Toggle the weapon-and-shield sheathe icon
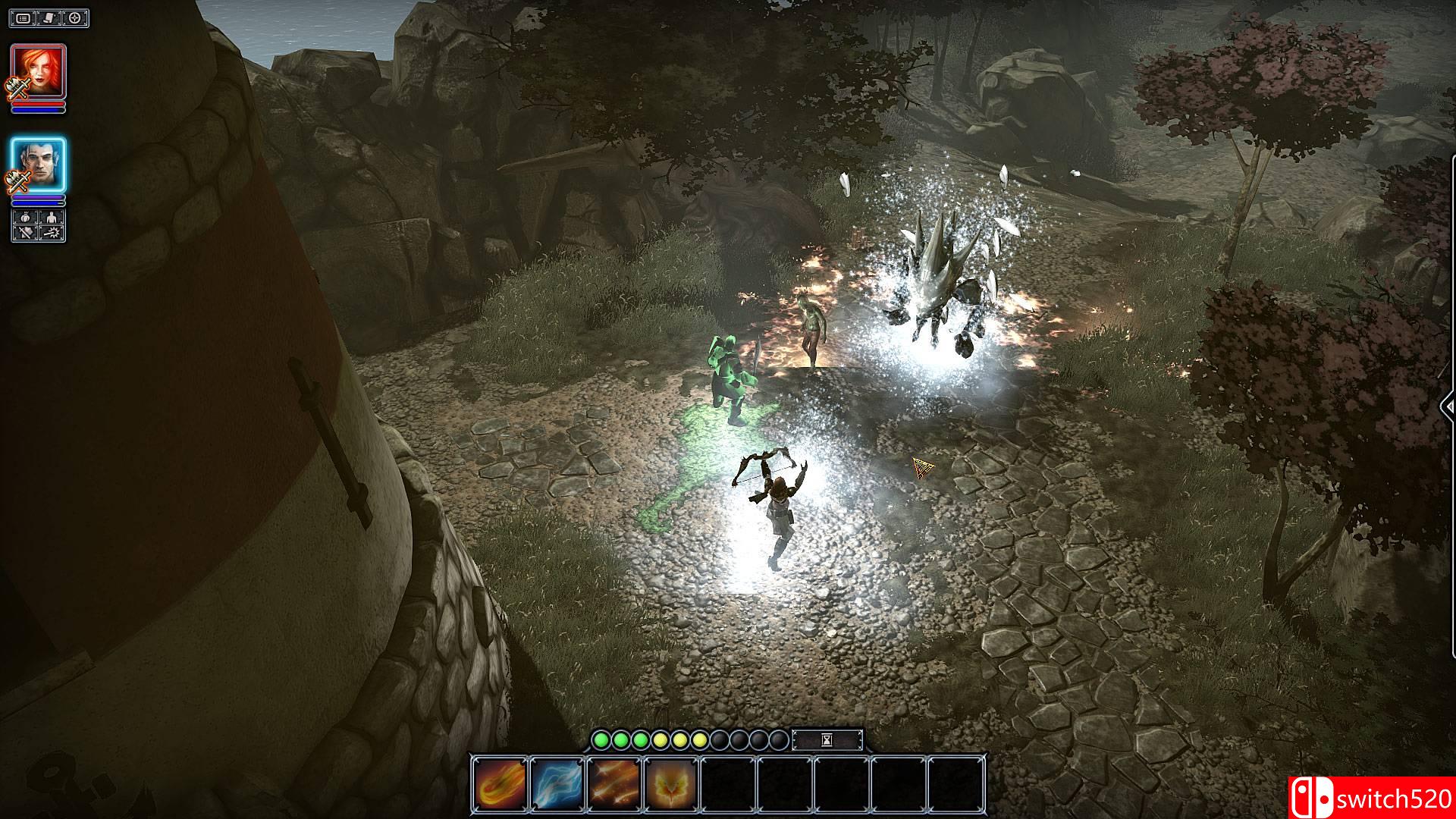1456x819 pixels. 25,233
